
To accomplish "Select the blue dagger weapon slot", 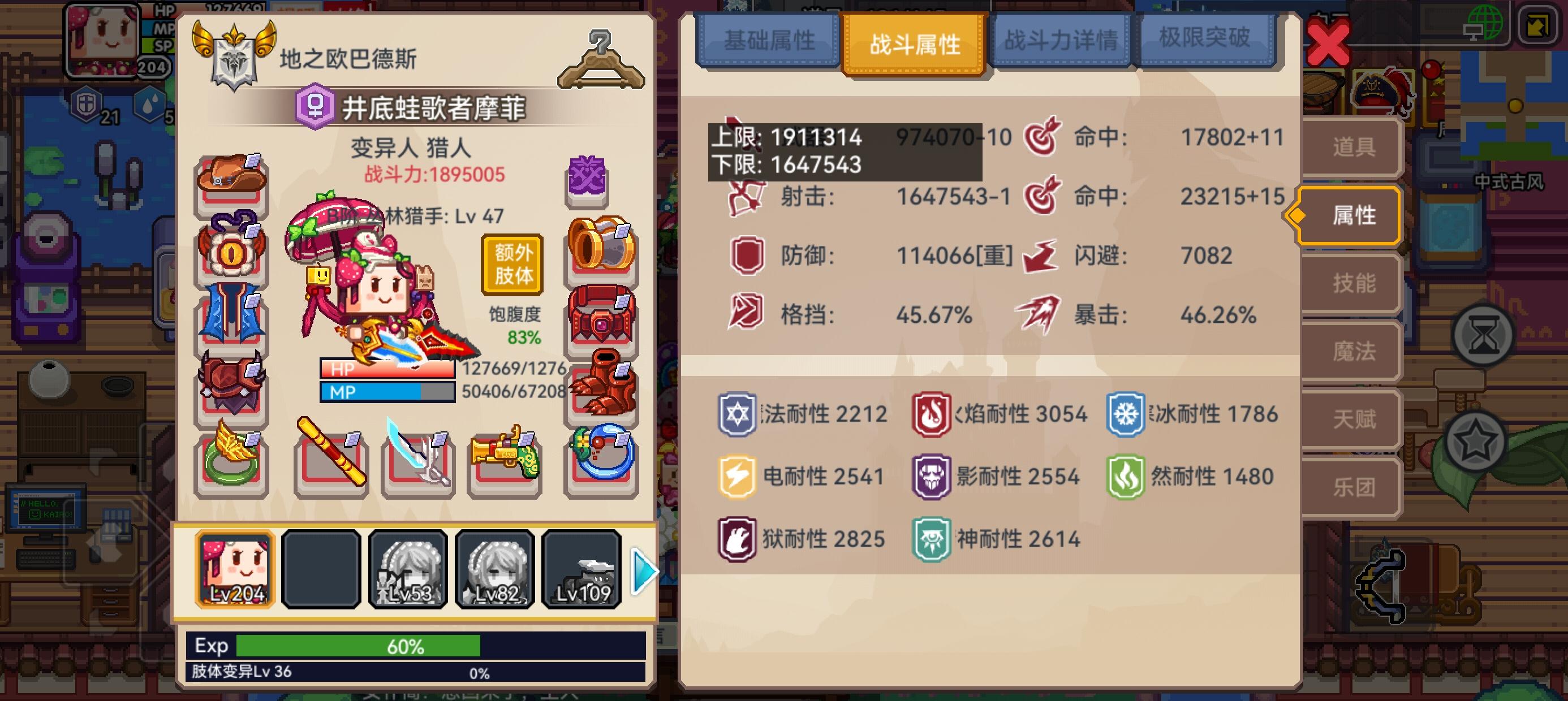I will point(417,465).
